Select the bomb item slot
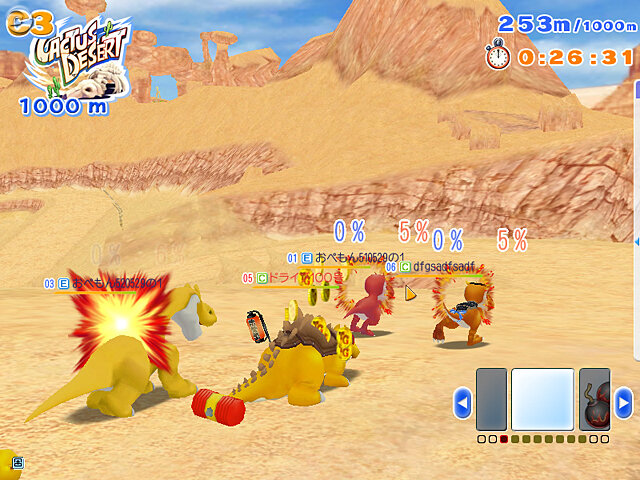The width and height of the screenshot is (640, 480). tap(595, 400)
